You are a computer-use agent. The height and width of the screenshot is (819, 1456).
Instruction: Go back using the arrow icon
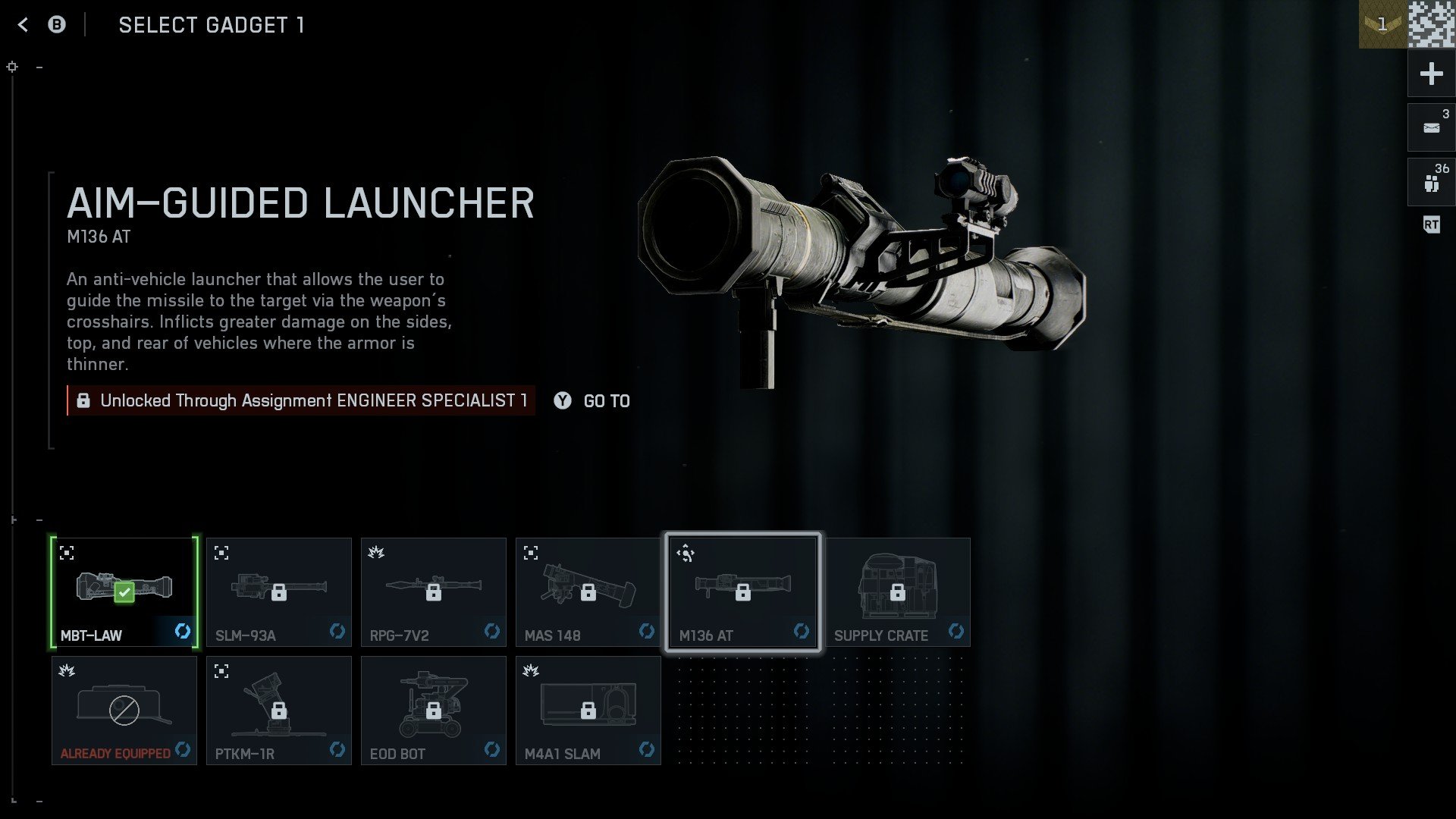24,24
